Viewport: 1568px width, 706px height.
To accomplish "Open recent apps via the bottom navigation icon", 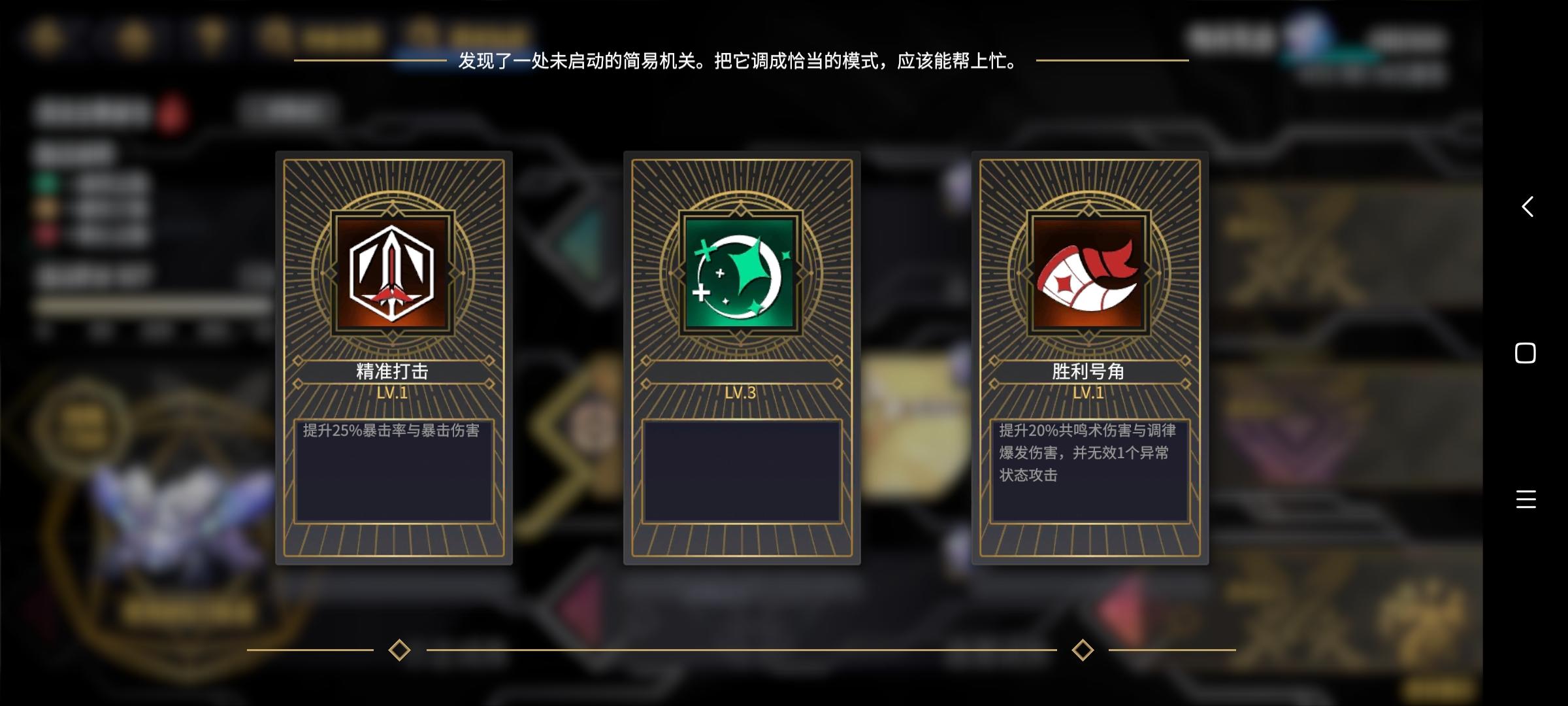I will pyautogui.click(x=1525, y=498).
